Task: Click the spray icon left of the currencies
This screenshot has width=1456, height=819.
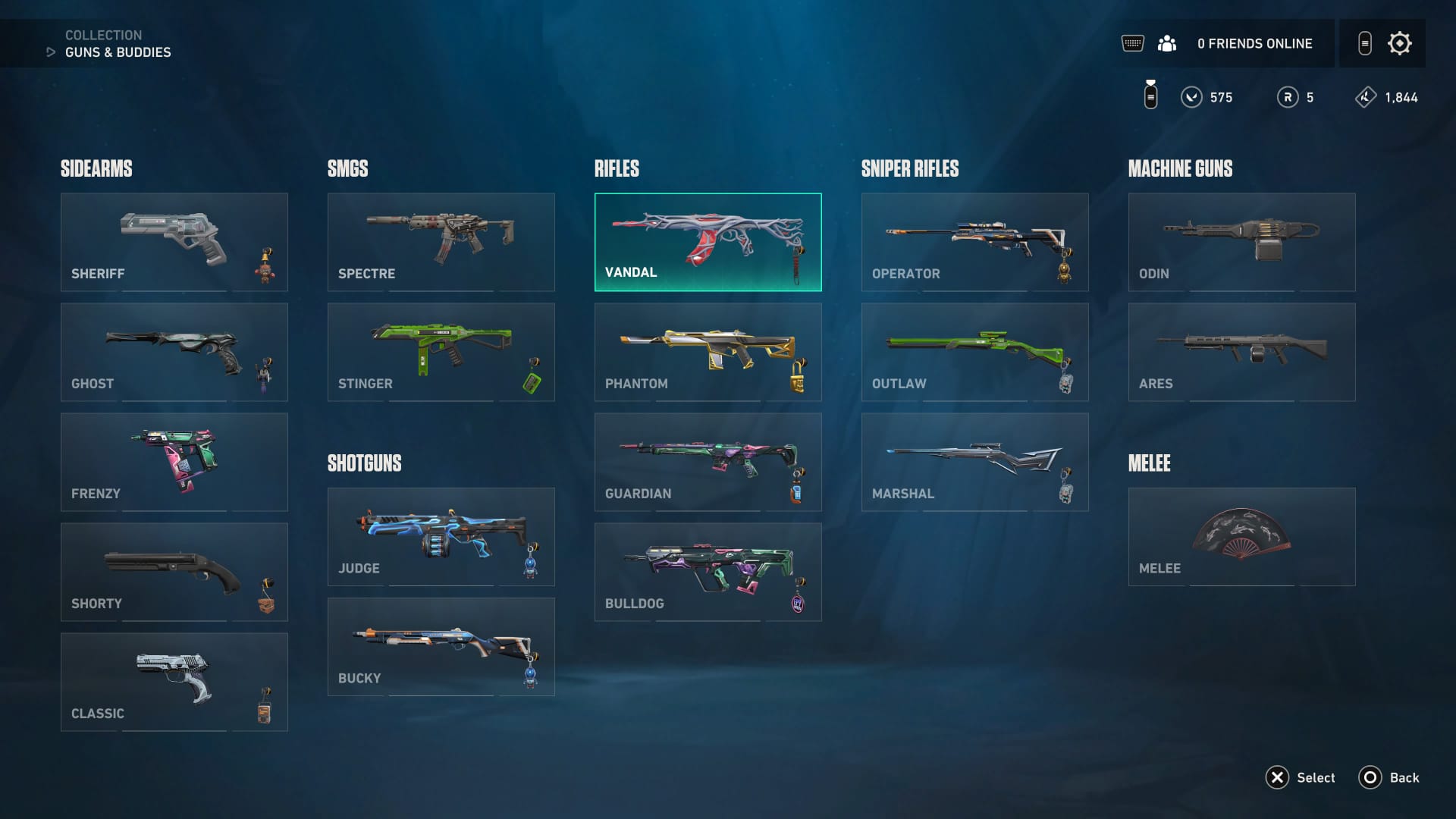Action: [1150, 96]
